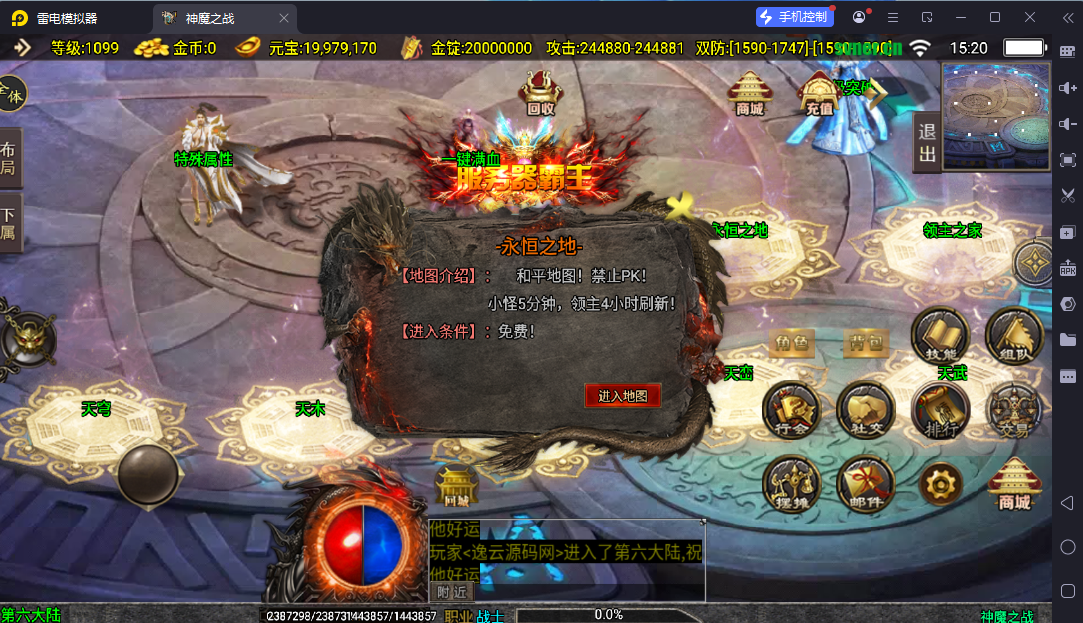Show the 排行 ranking scroll
Viewport: 1083px width, 623px height.
(x=940, y=410)
